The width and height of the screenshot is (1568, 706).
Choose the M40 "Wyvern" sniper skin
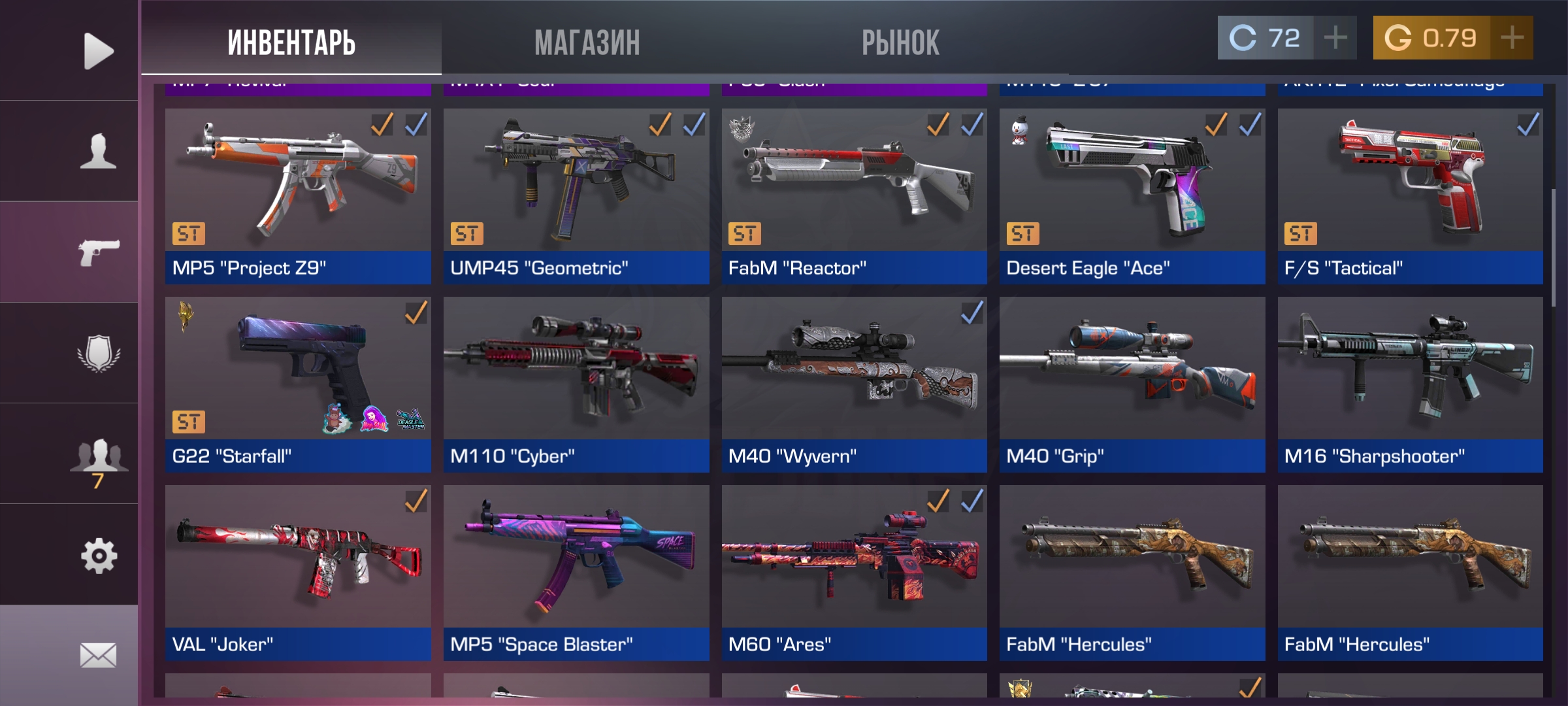(x=854, y=384)
